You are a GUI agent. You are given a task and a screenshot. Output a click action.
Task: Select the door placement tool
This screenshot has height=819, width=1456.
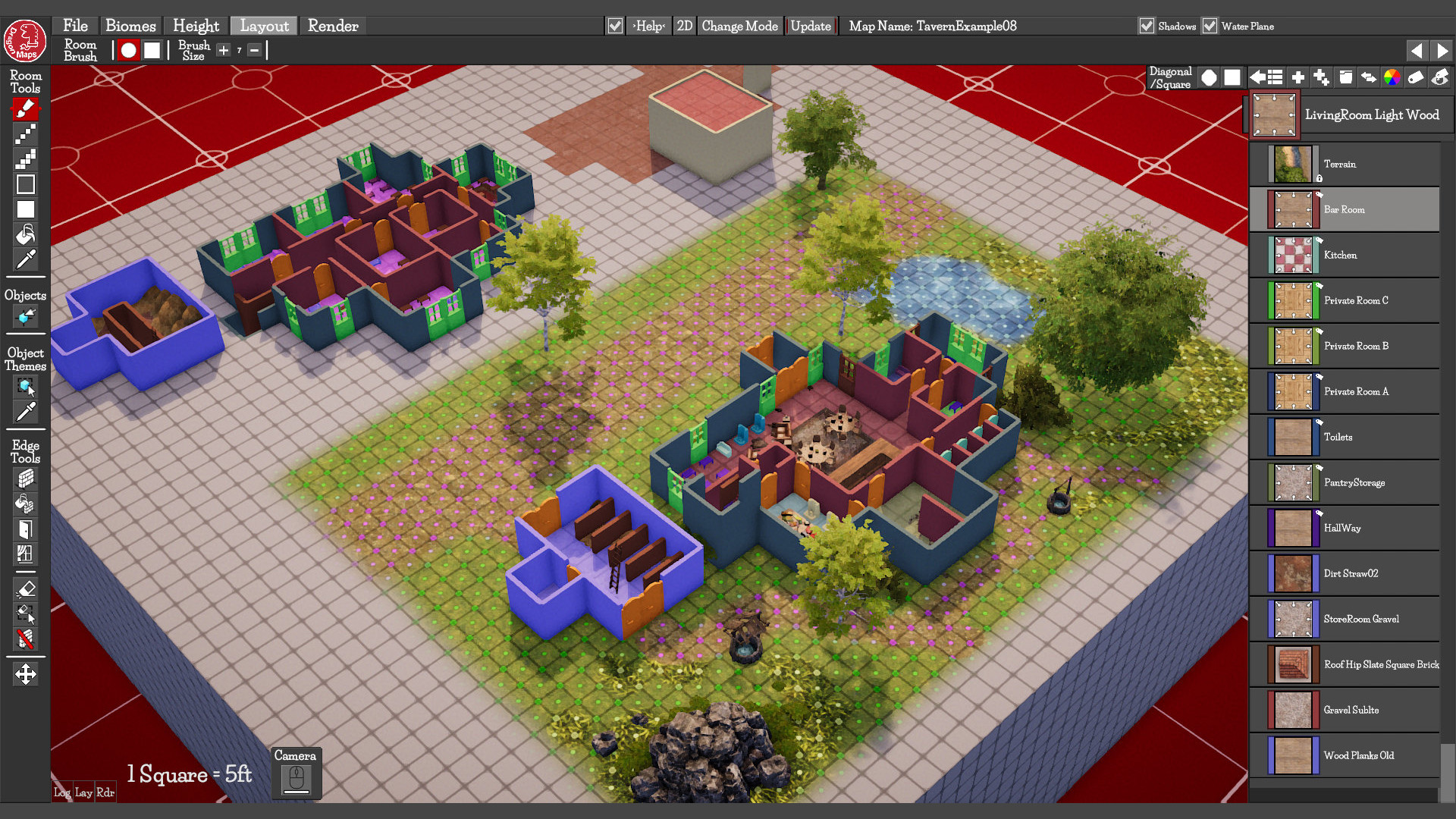(26, 529)
